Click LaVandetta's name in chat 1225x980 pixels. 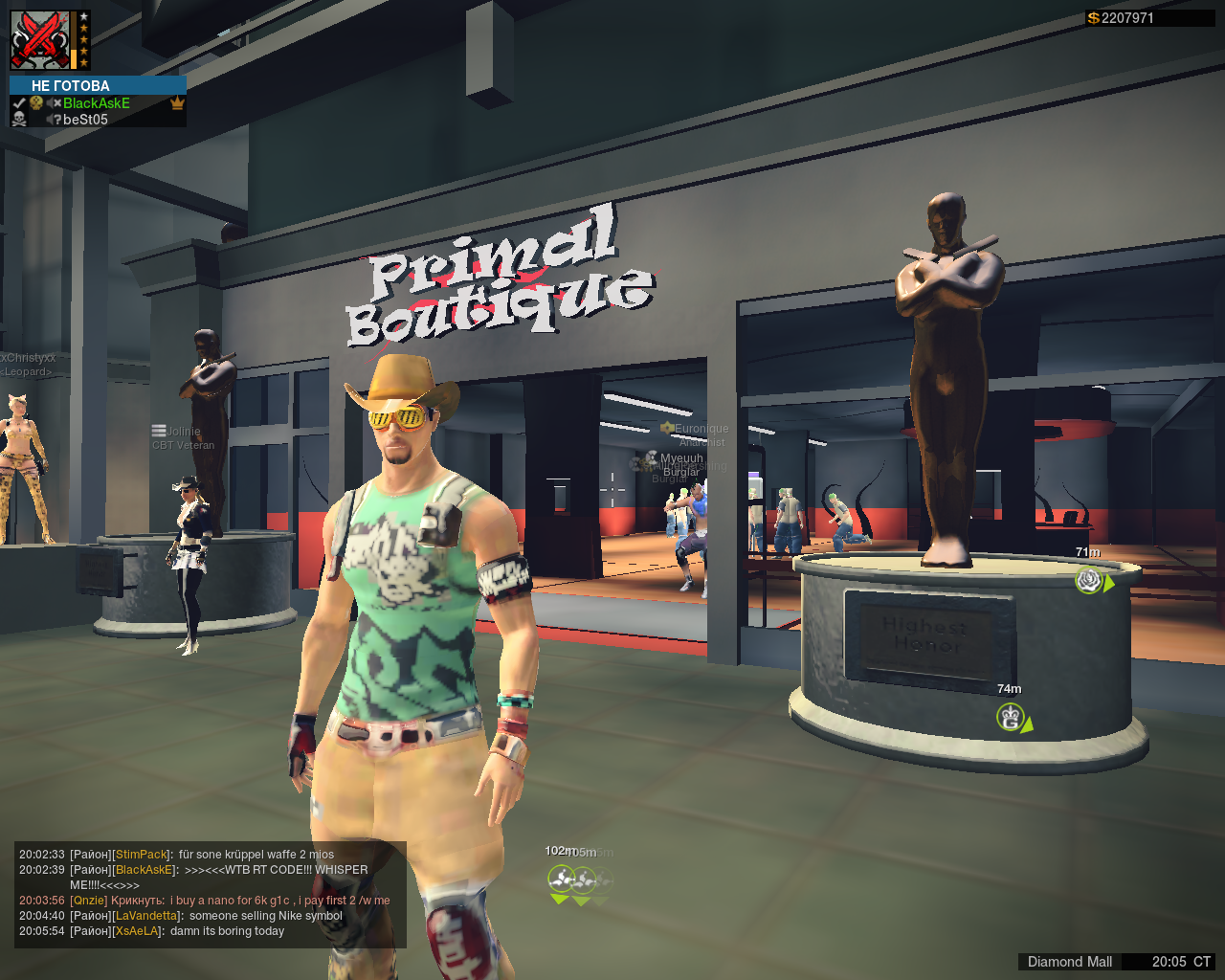(146, 916)
